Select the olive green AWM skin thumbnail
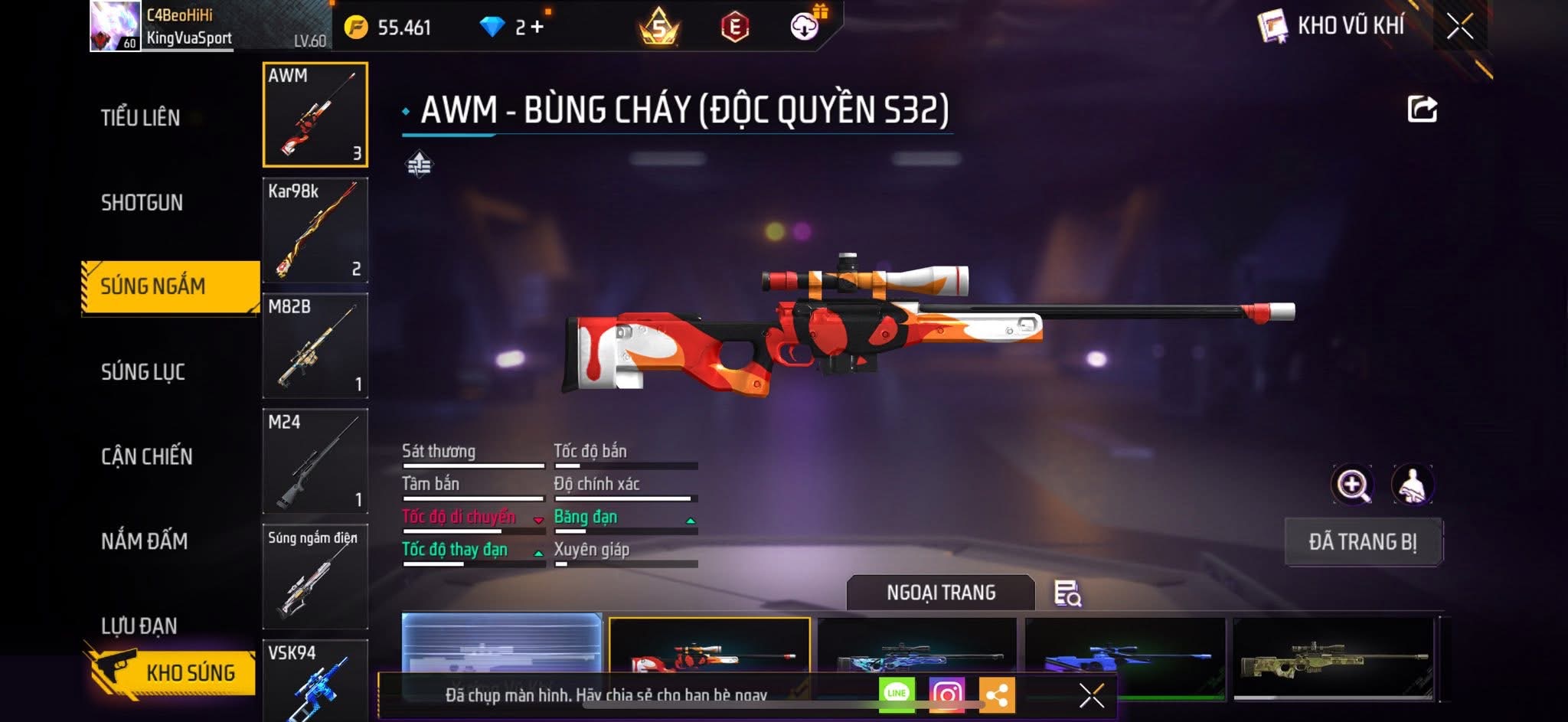The height and width of the screenshot is (722, 1568). pyautogui.click(x=1333, y=658)
